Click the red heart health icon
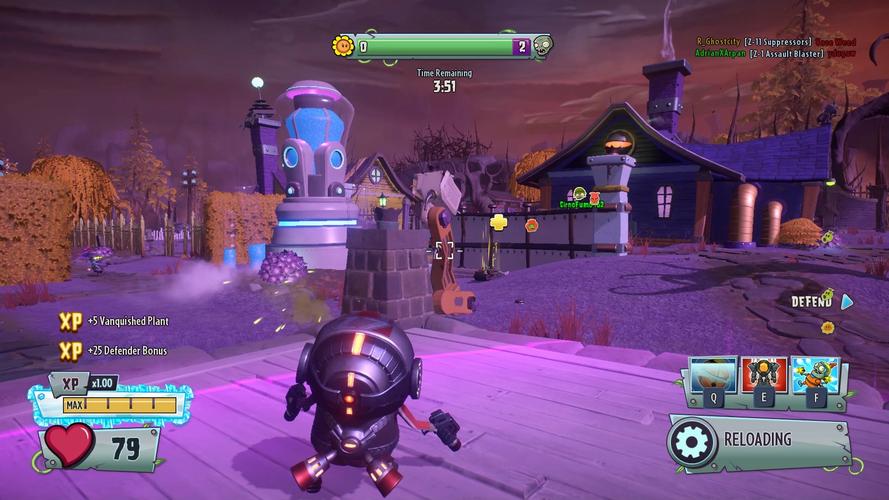 pos(72,444)
